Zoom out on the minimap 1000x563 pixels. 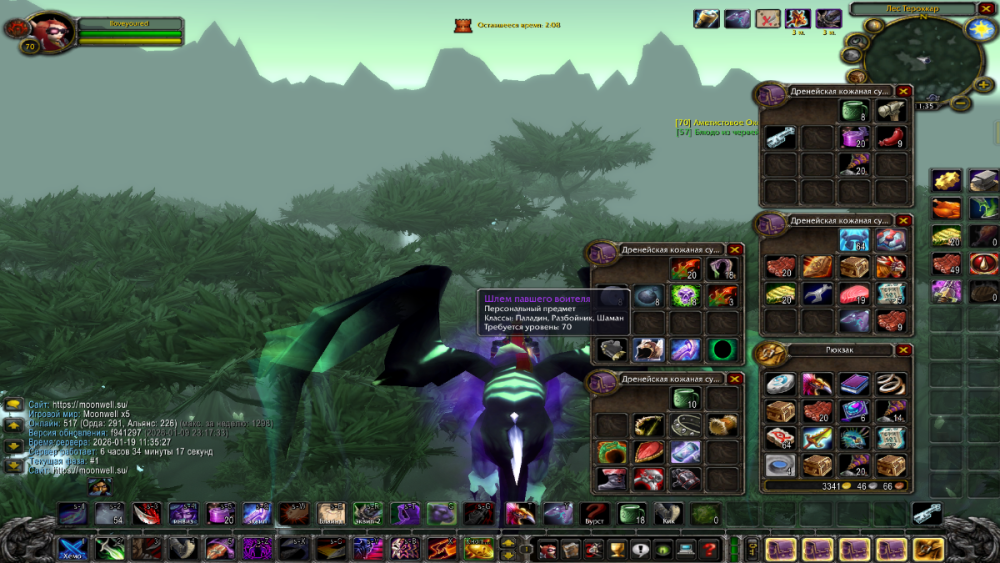[x=960, y=103]
